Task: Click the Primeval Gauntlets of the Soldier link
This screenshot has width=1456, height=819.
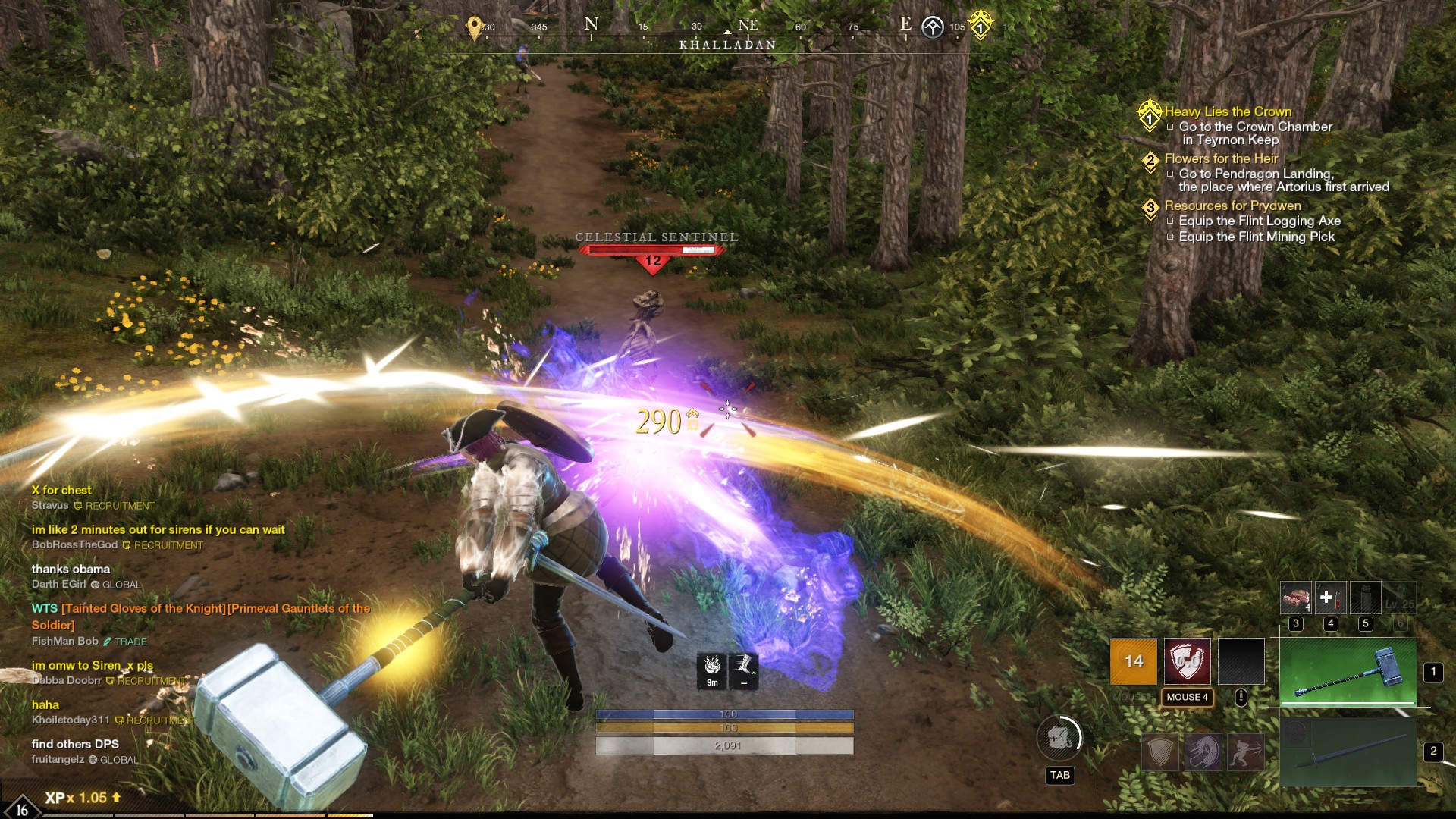Action: (x=299, y=608)
